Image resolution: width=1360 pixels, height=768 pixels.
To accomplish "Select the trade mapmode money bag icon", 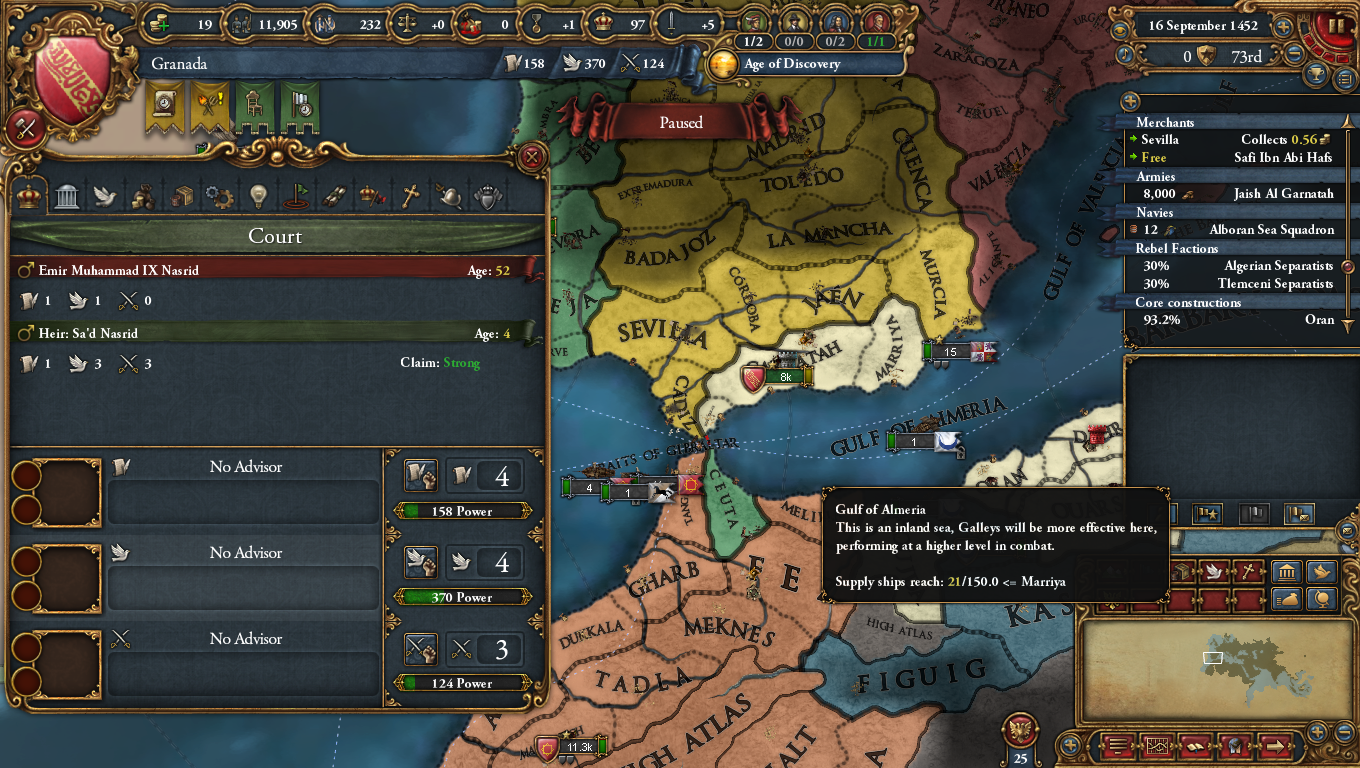I will 1285,598.
